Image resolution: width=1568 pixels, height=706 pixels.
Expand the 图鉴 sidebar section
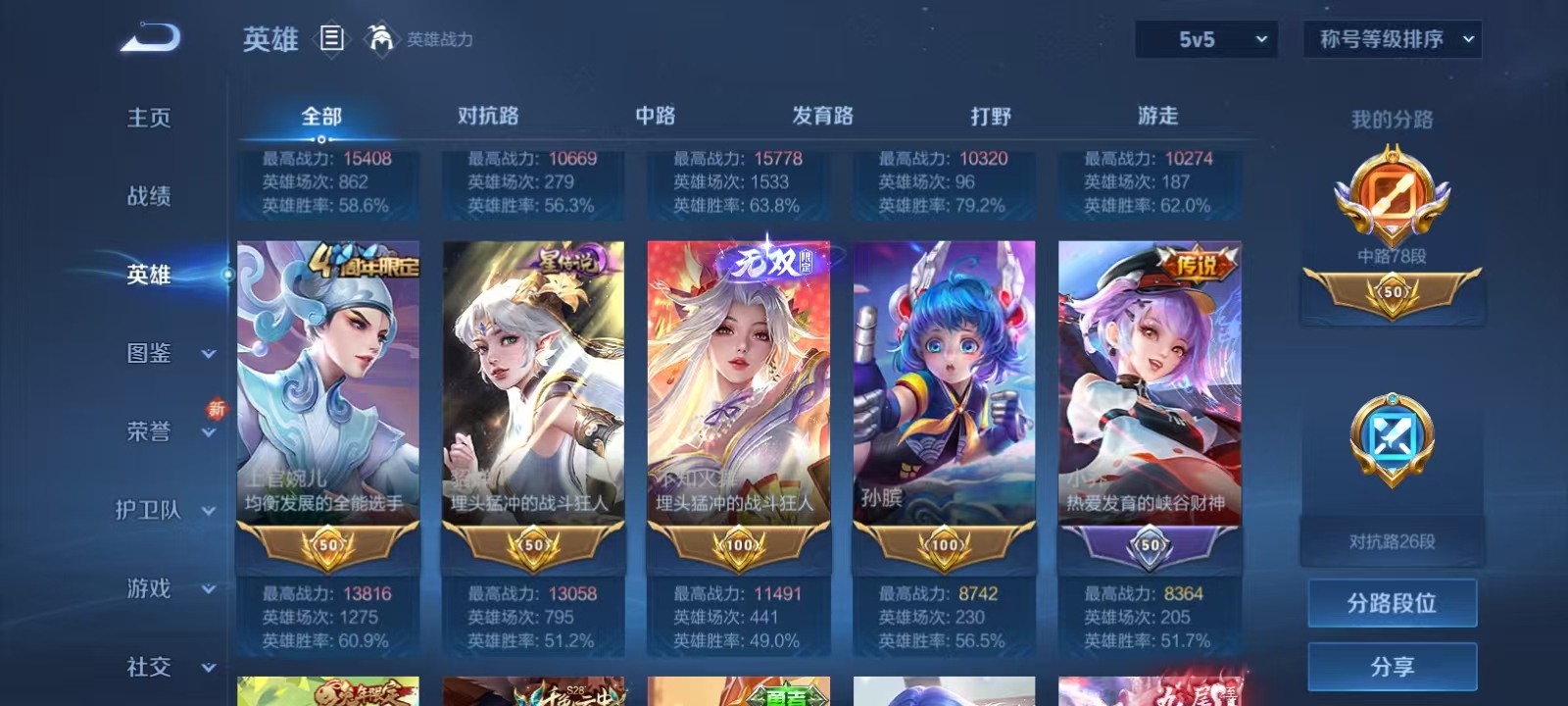tap(157, 353)
